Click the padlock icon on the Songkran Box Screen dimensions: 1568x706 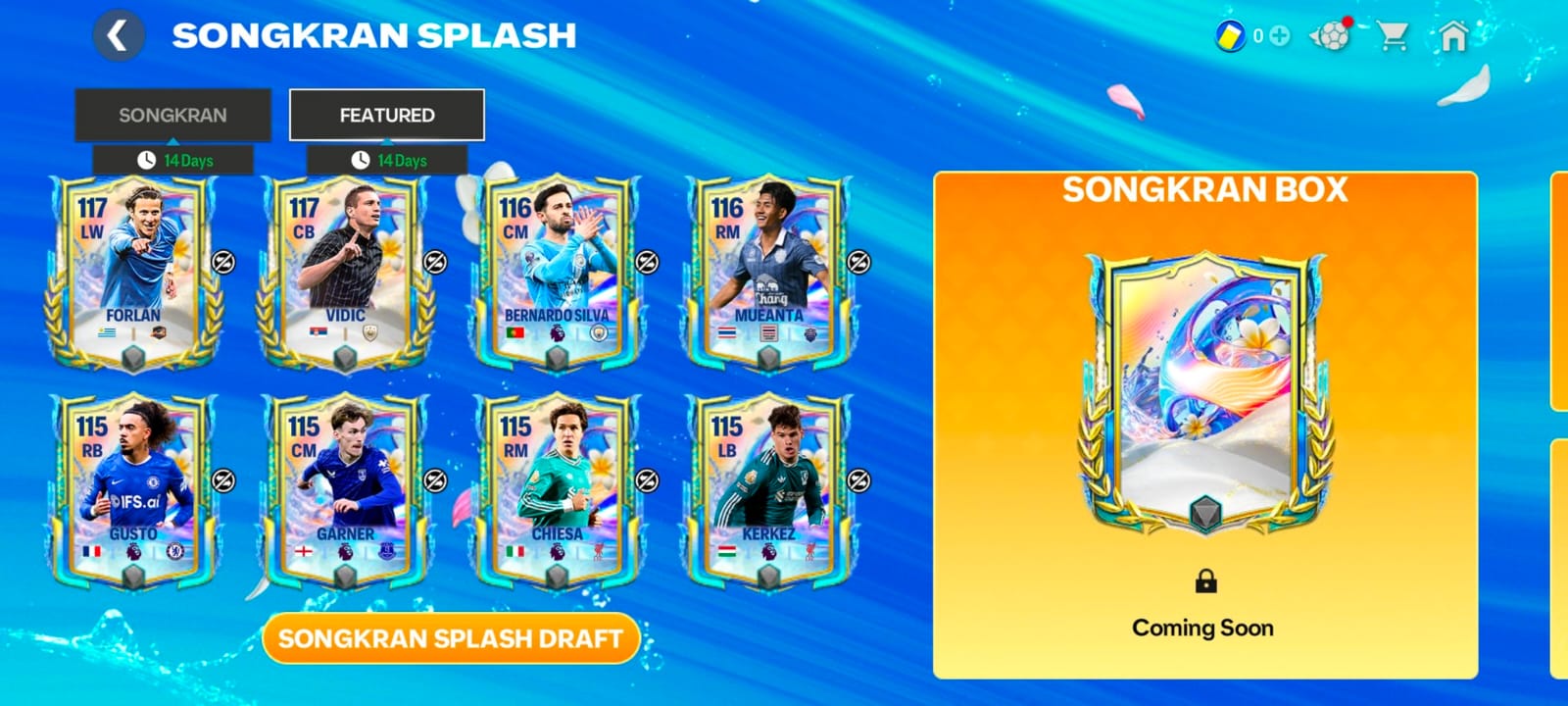(1202, 582)
